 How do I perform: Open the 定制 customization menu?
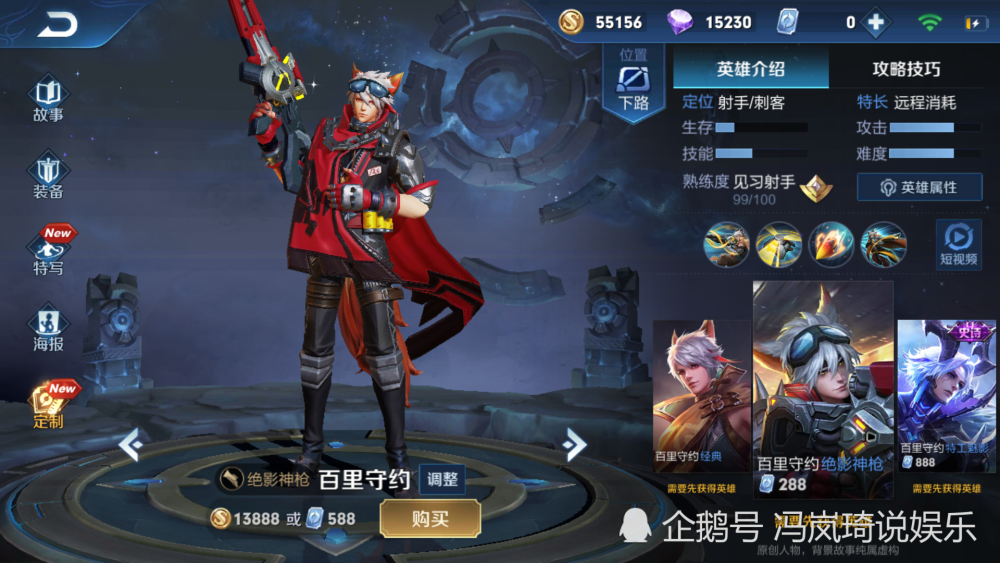pos(48,405)
